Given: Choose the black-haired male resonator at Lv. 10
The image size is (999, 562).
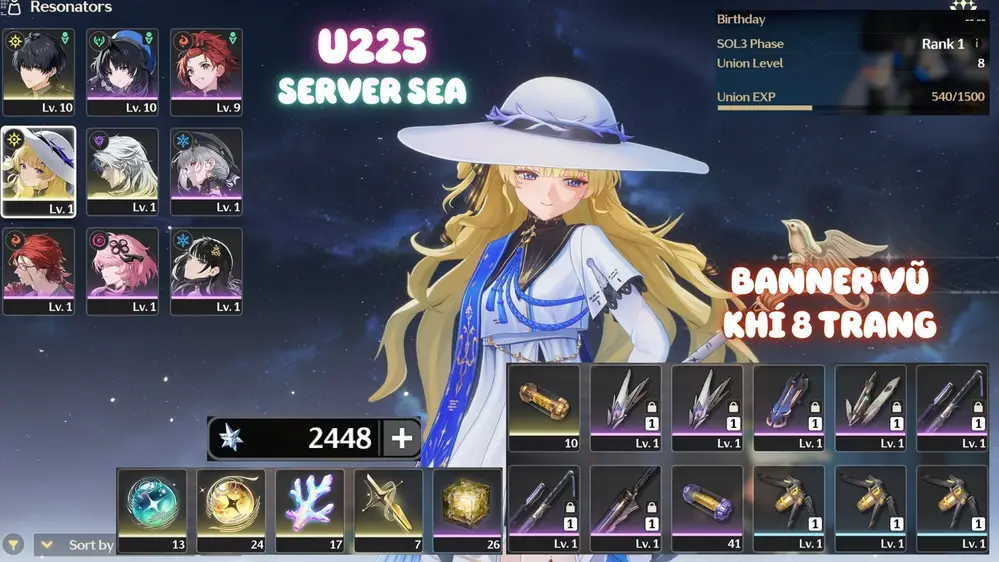Looking at the screenshot, I should point(39,72).
